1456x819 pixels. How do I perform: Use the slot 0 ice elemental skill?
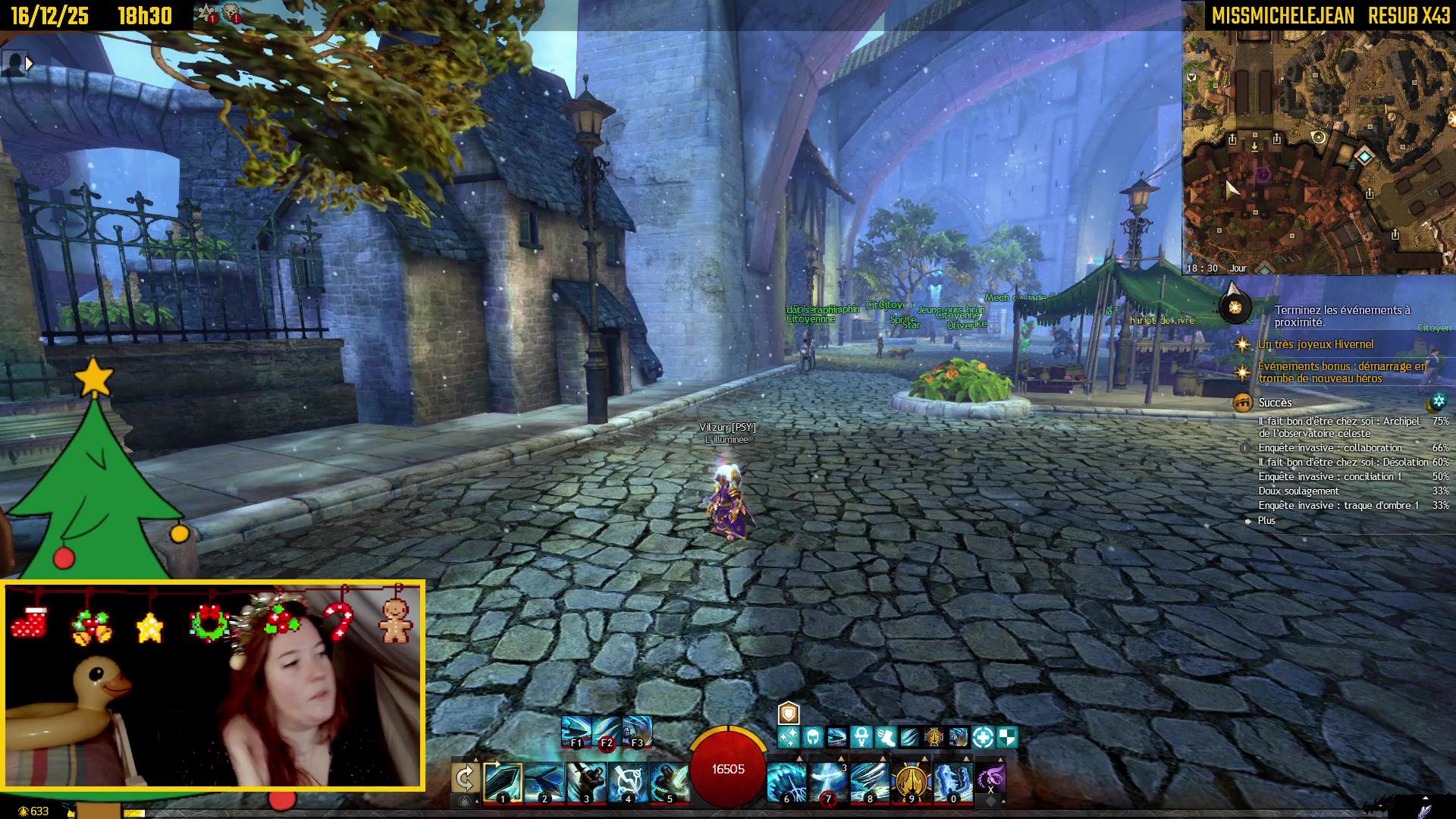(953, 782)
